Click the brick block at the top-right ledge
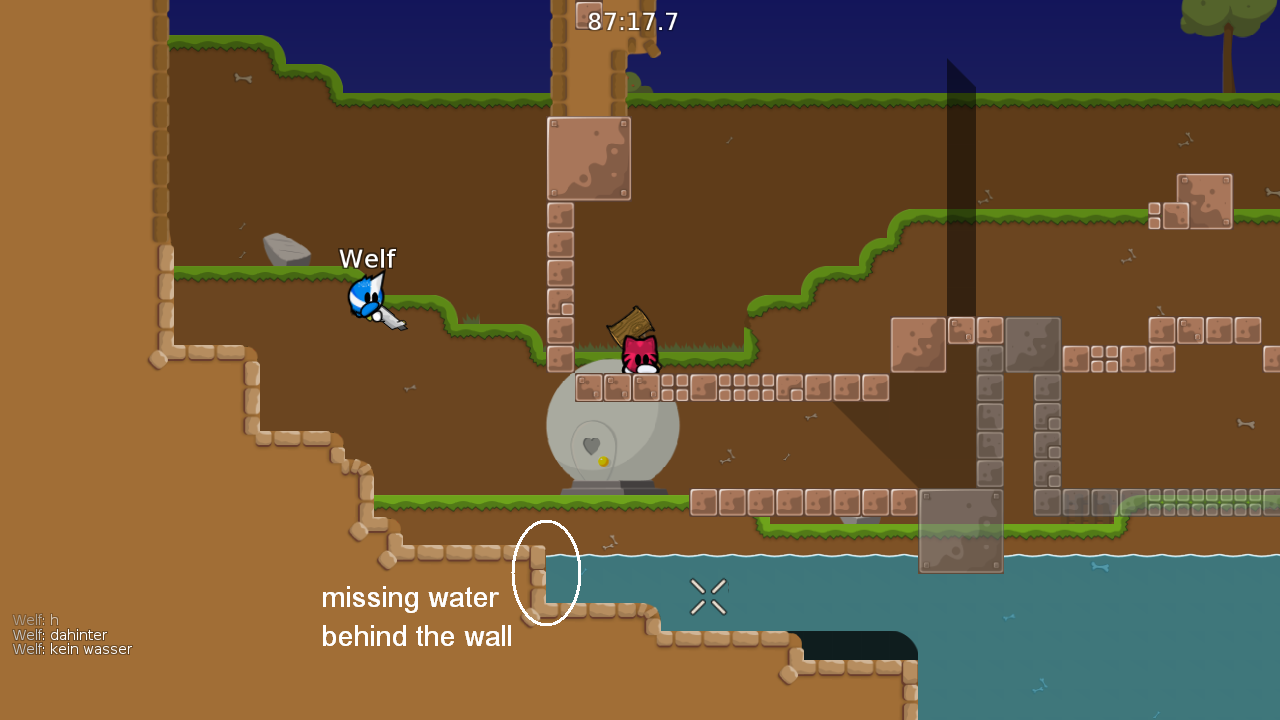1280x720 pixels. tap(1203, 201)
